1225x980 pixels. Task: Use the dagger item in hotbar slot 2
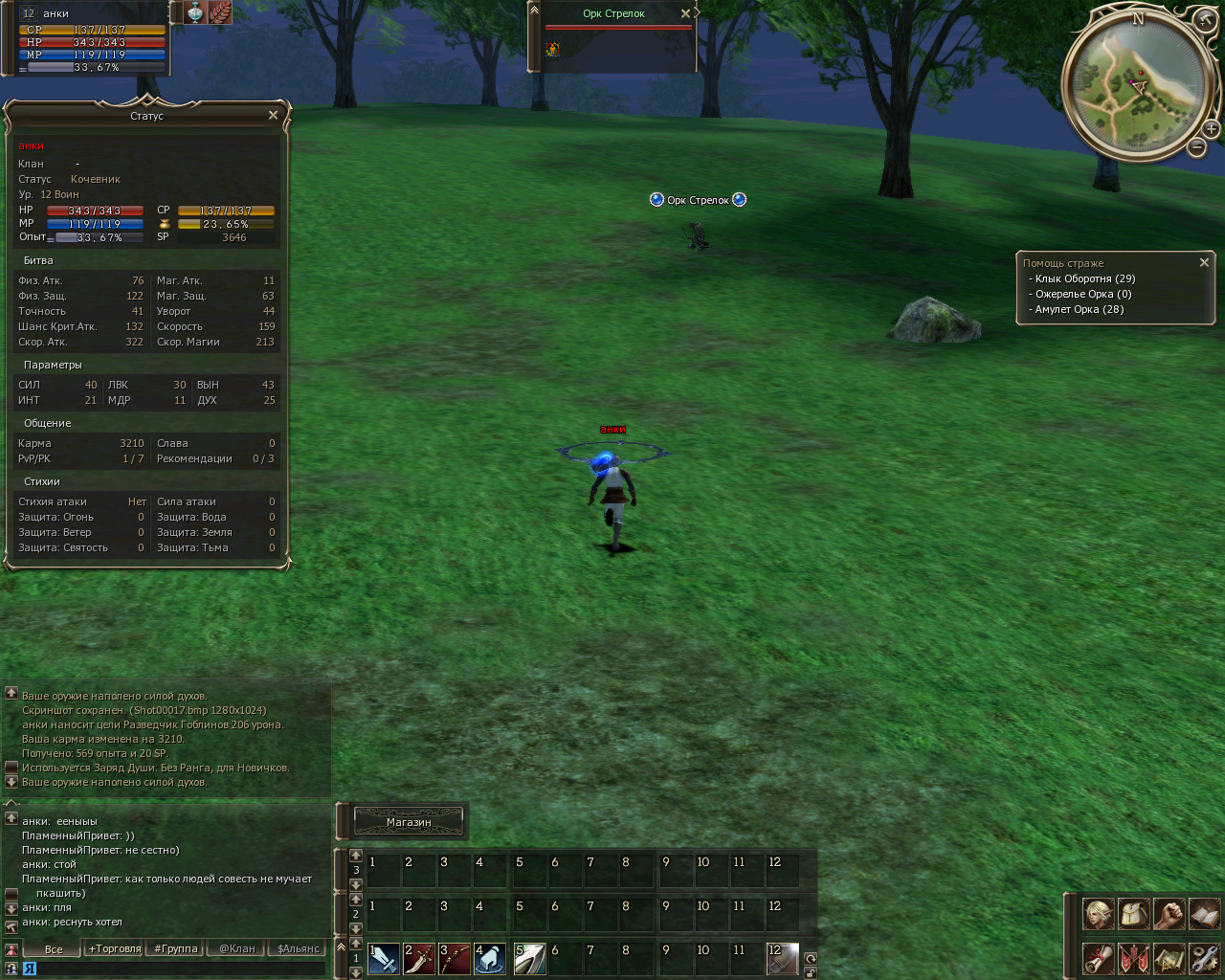(419, 958)
